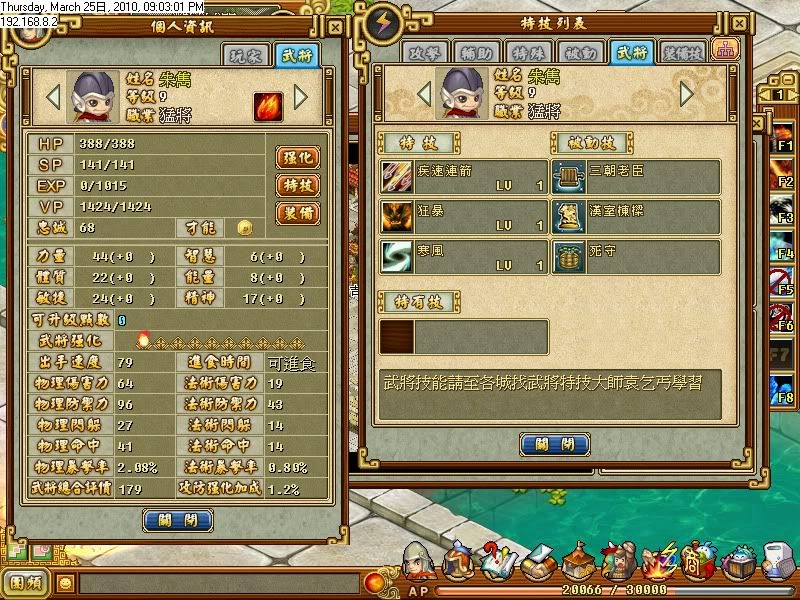The image size is (800, 600).
Task: Switch to the 攻擊 skill tab
Action: pos(424,52)
